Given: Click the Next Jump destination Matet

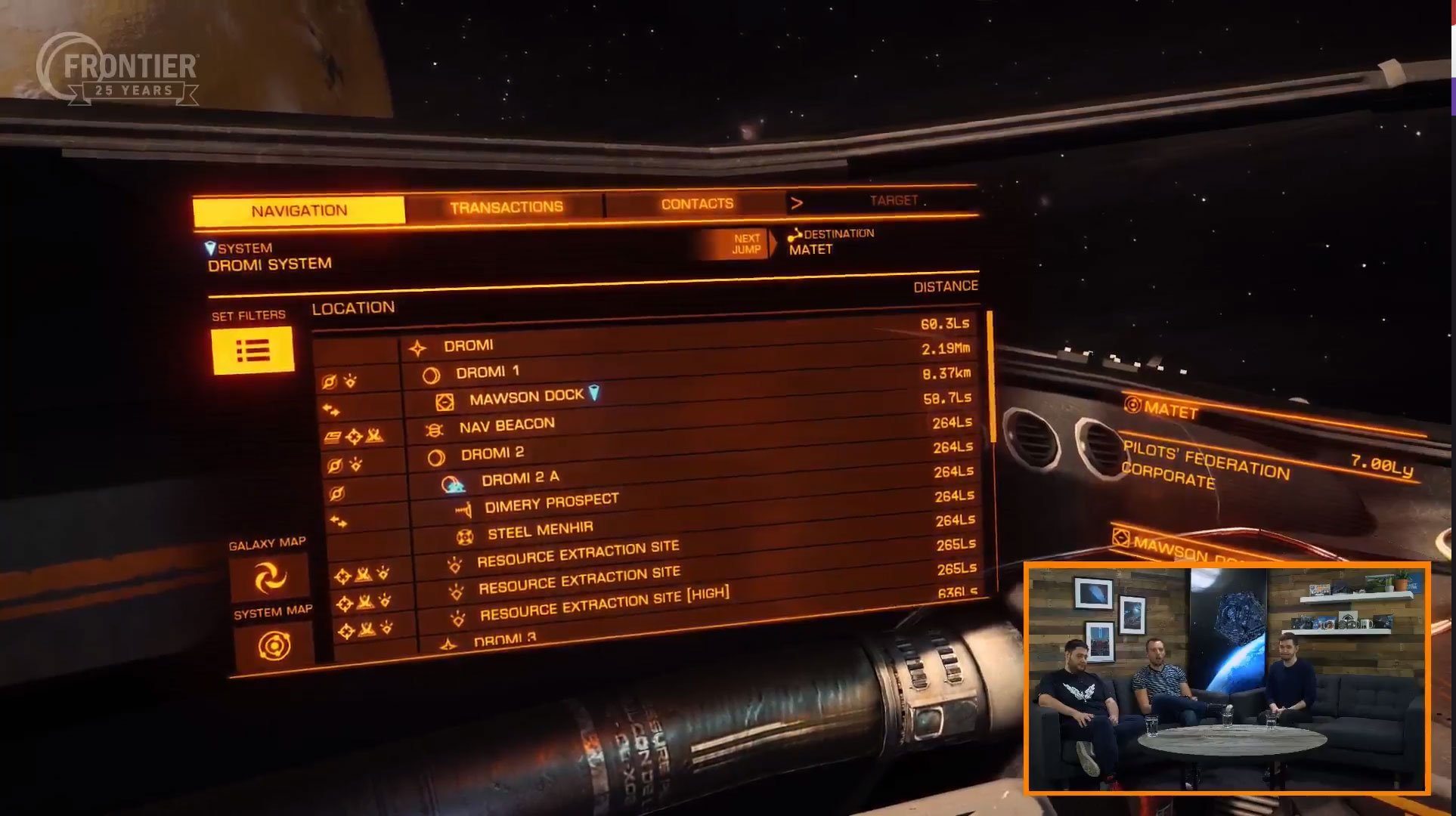Looking at the screenshot, I should [810, 249].
